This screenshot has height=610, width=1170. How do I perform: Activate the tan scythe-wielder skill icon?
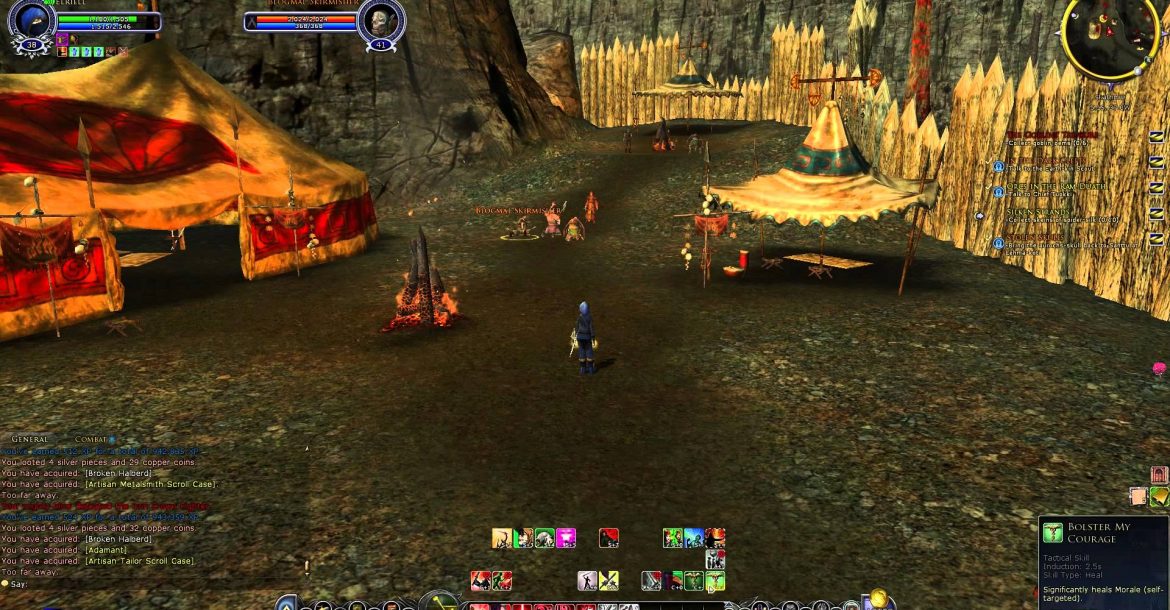[501, 538]
